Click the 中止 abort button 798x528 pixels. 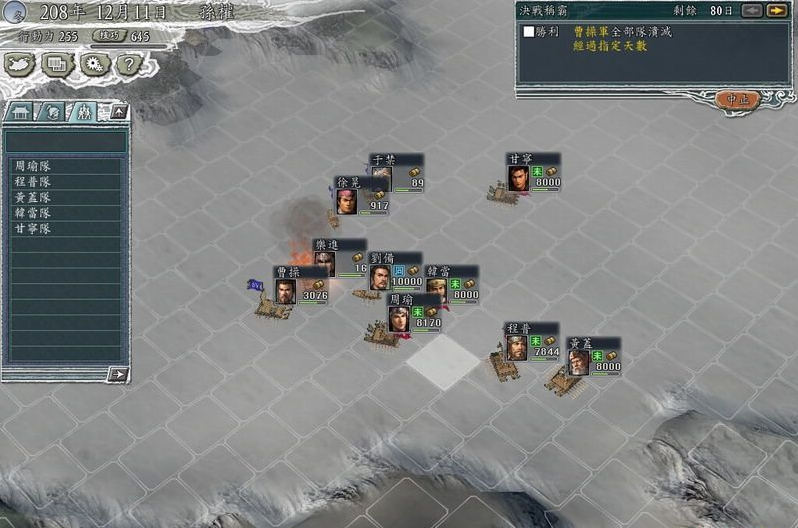coord(736,98)
